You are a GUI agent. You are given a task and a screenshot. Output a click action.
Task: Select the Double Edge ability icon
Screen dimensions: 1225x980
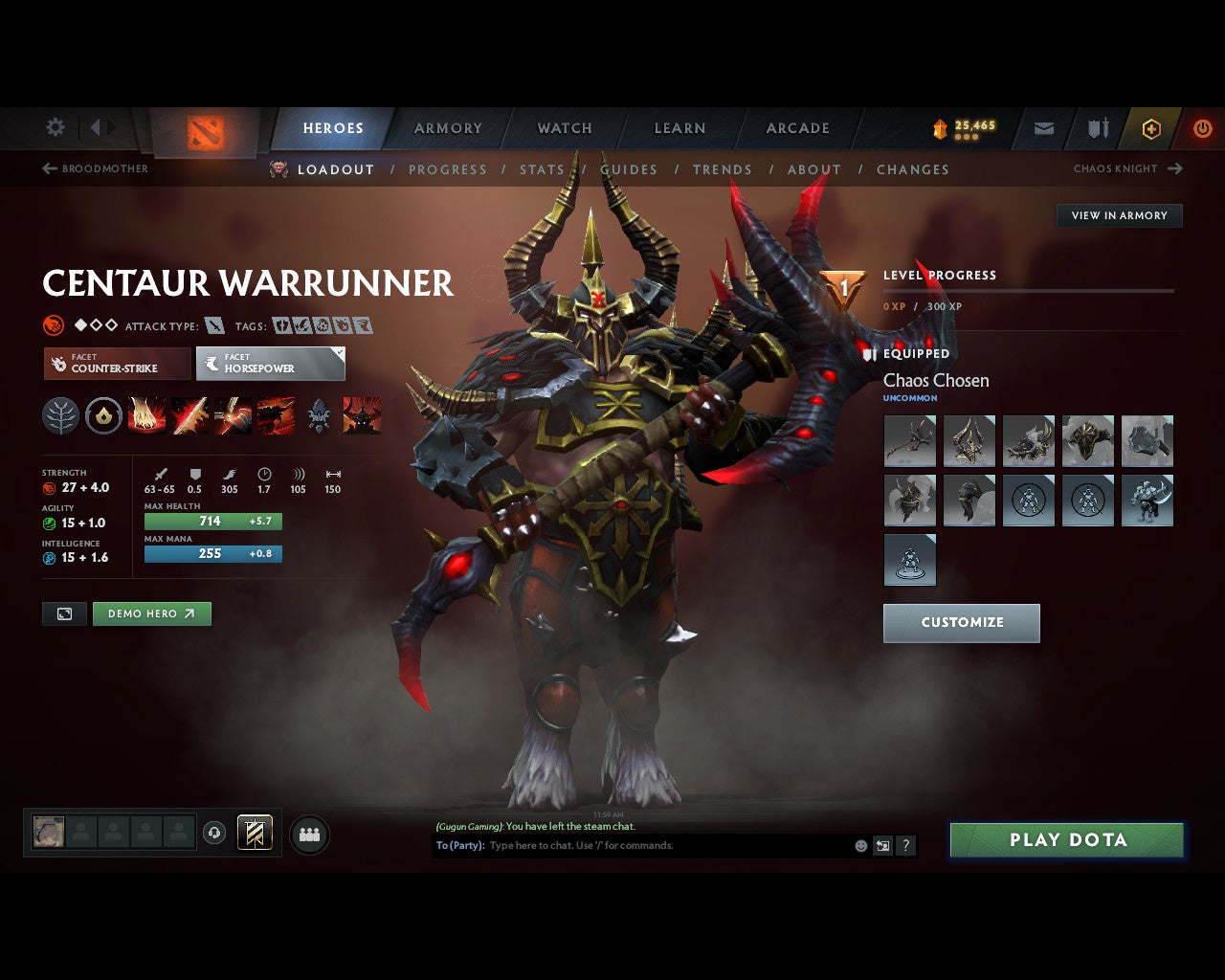tap(190, 414)
